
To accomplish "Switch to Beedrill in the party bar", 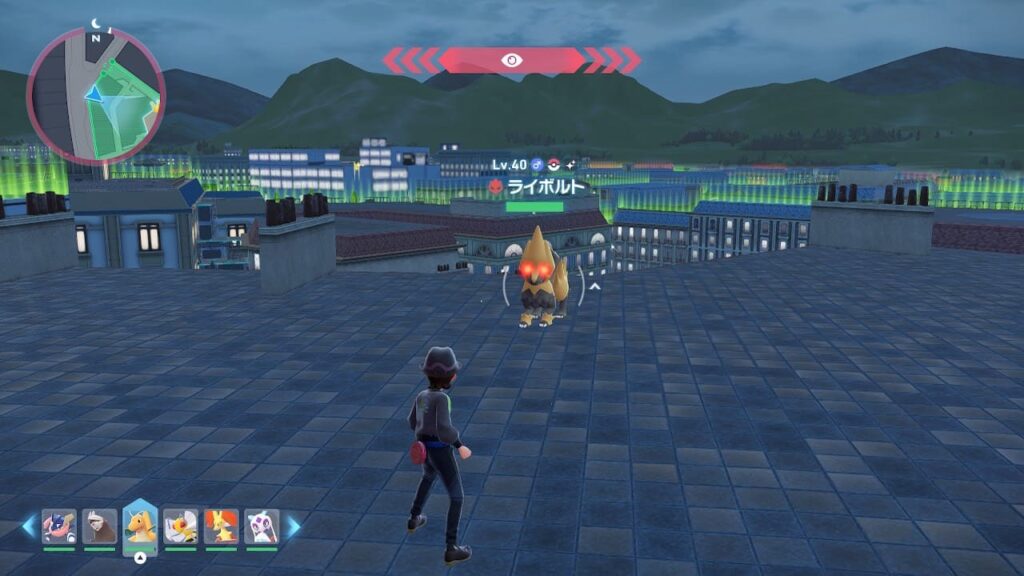I will coord(181,526).
